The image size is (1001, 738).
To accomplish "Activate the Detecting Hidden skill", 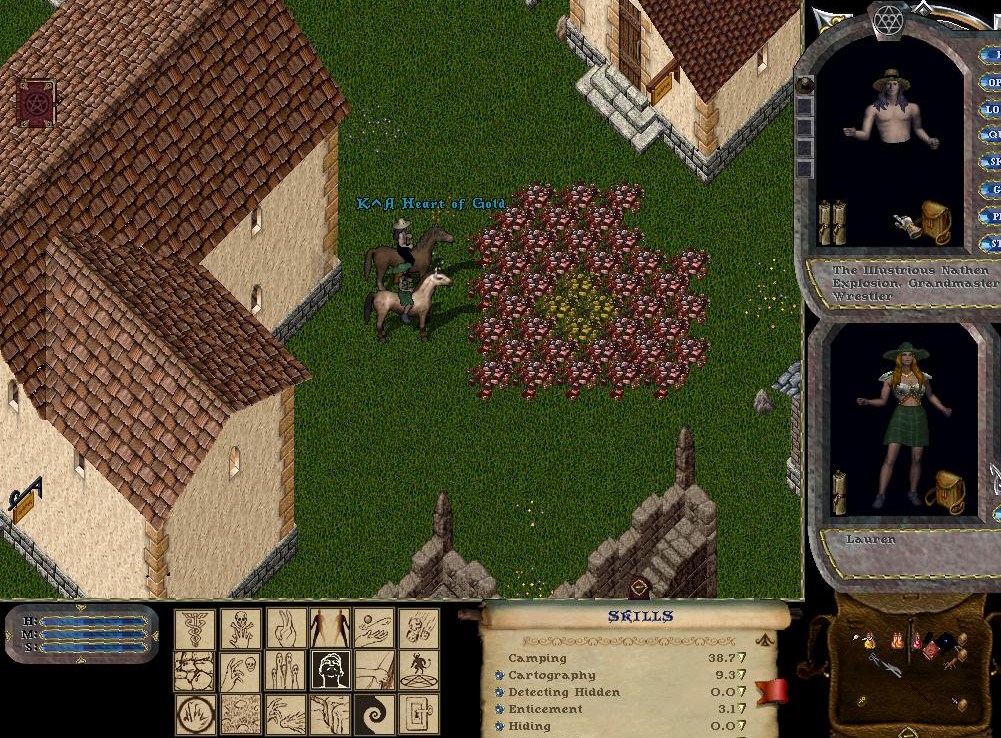I will point(499,693).
